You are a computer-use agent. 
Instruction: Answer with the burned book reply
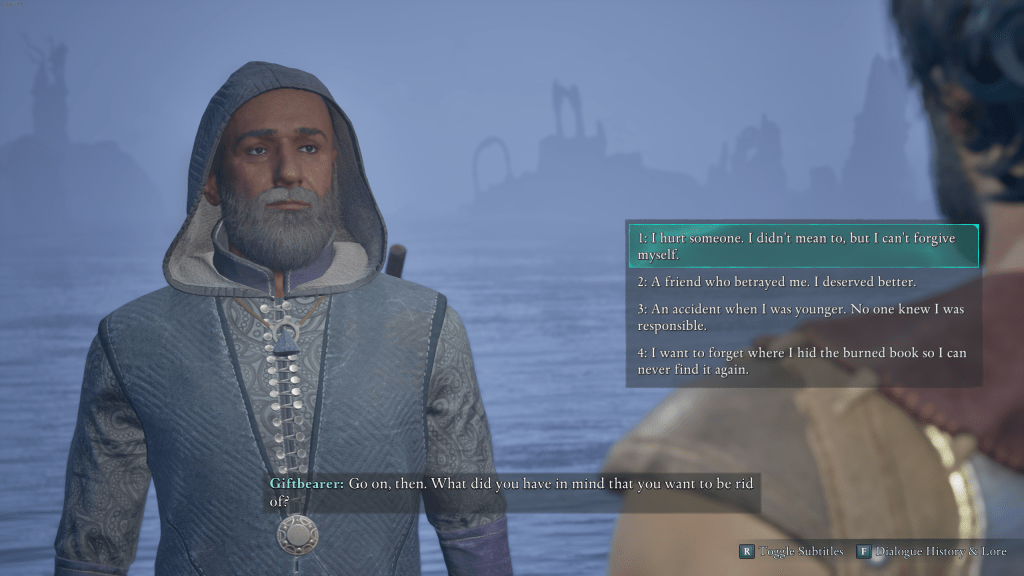[x=803, y=361]
